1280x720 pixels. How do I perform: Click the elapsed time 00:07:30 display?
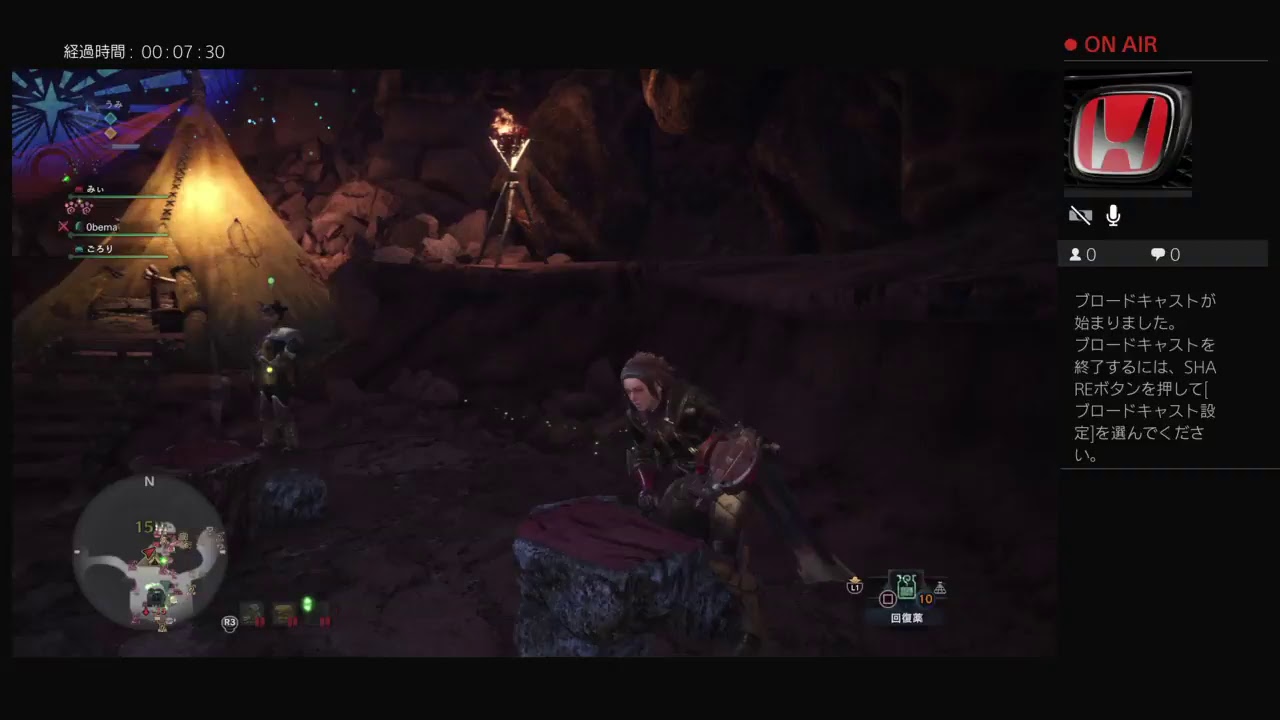(x=145, y=52)
